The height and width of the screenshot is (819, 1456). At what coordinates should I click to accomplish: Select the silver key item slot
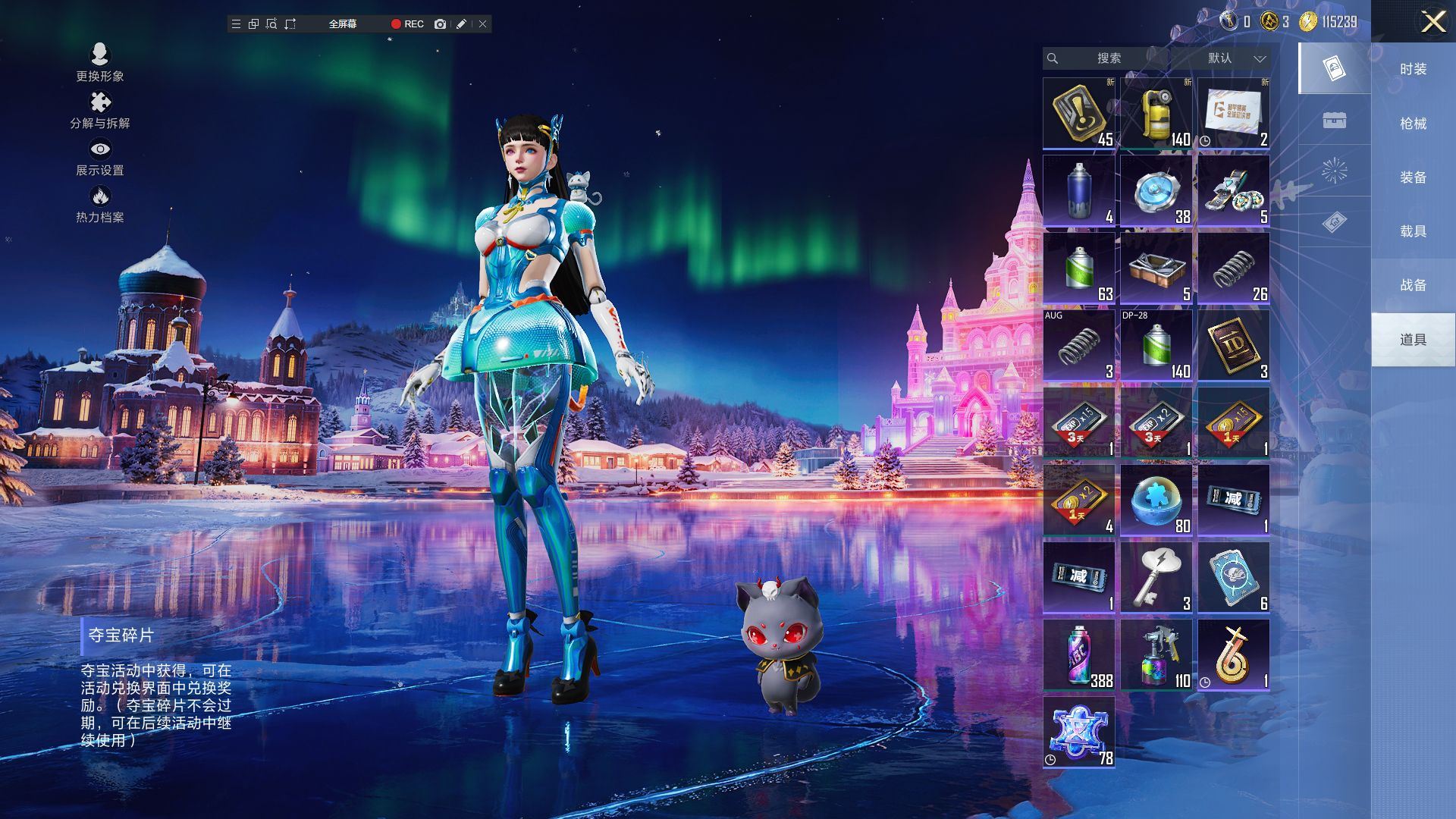point(1156,578)
